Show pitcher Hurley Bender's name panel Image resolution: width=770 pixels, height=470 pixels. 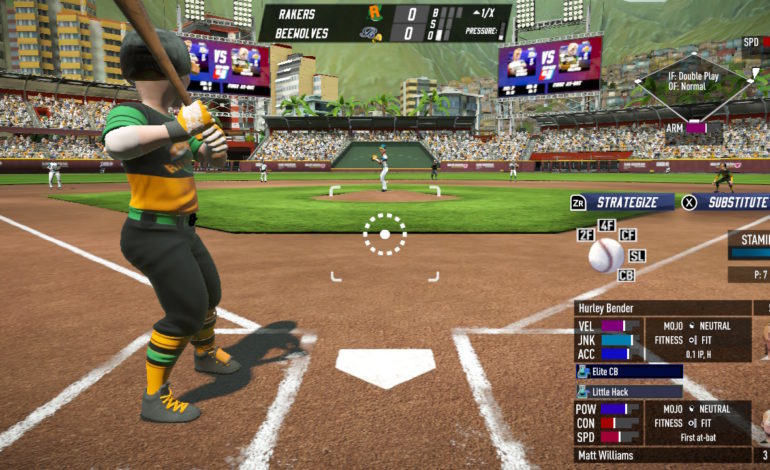click(662, 308)
